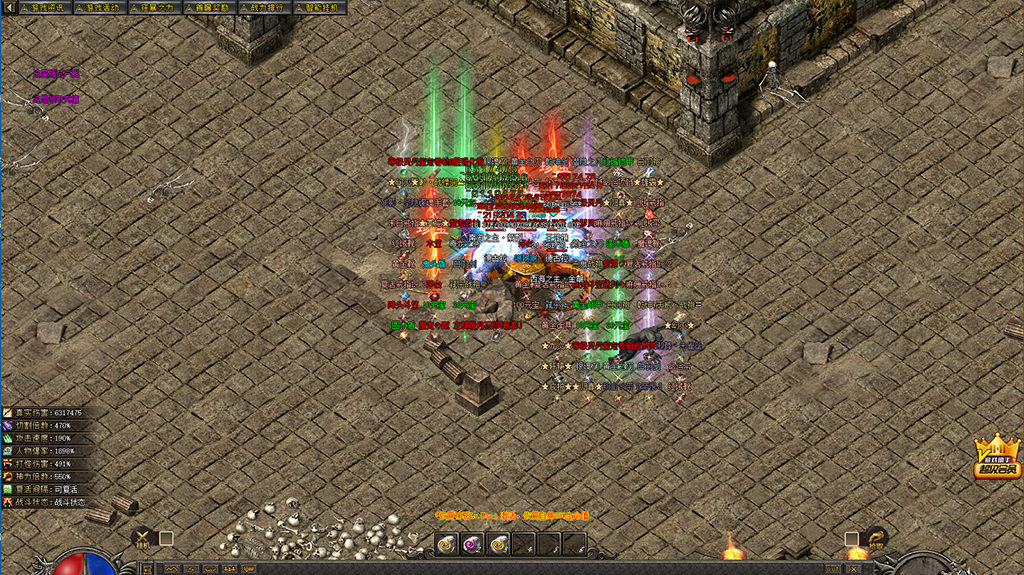
Task: Open the 超级会员 super member crown button
Action: [997, 458]
